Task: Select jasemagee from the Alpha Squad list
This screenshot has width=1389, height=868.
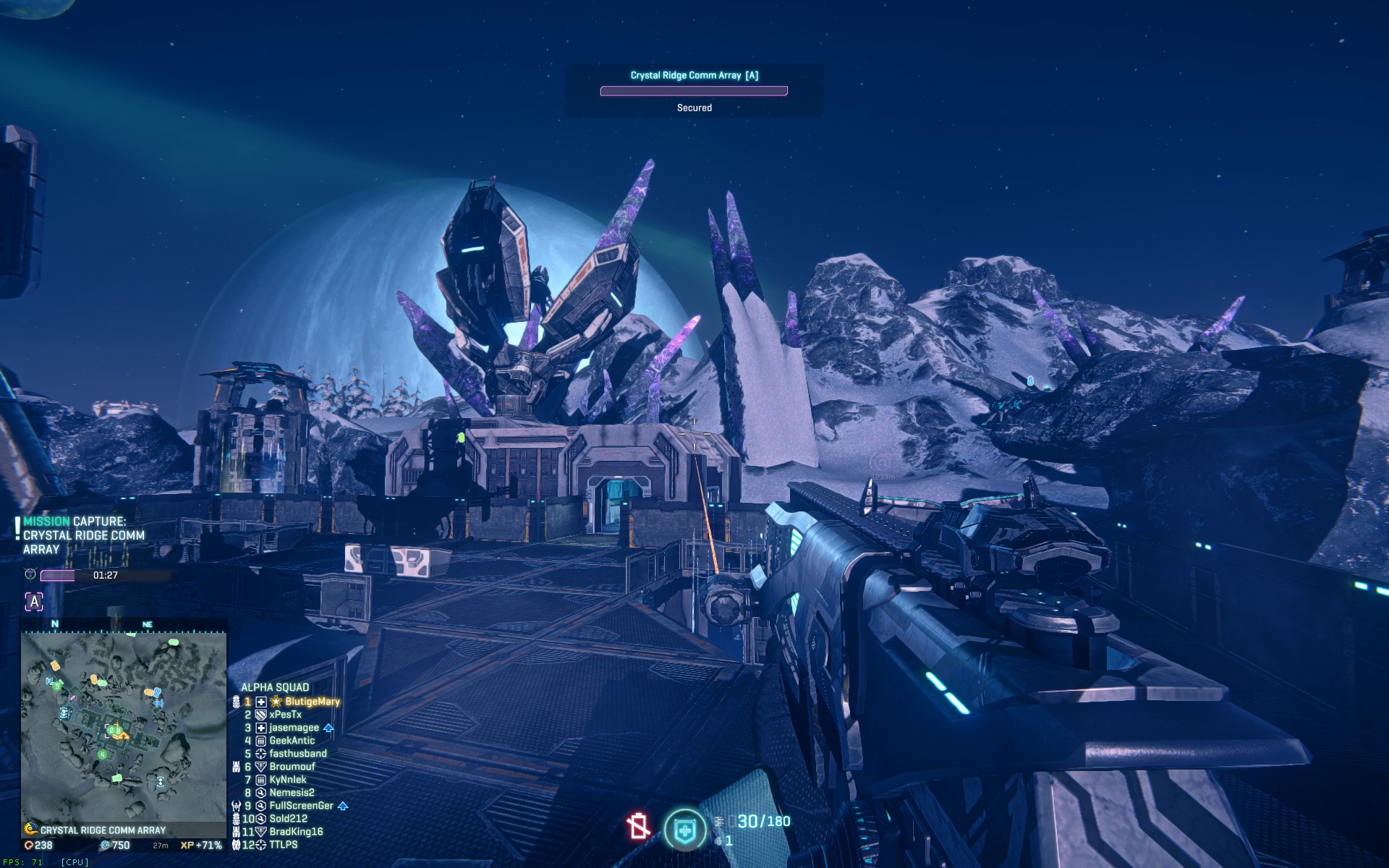Action: pyautogui.click(x=294, y=728)
